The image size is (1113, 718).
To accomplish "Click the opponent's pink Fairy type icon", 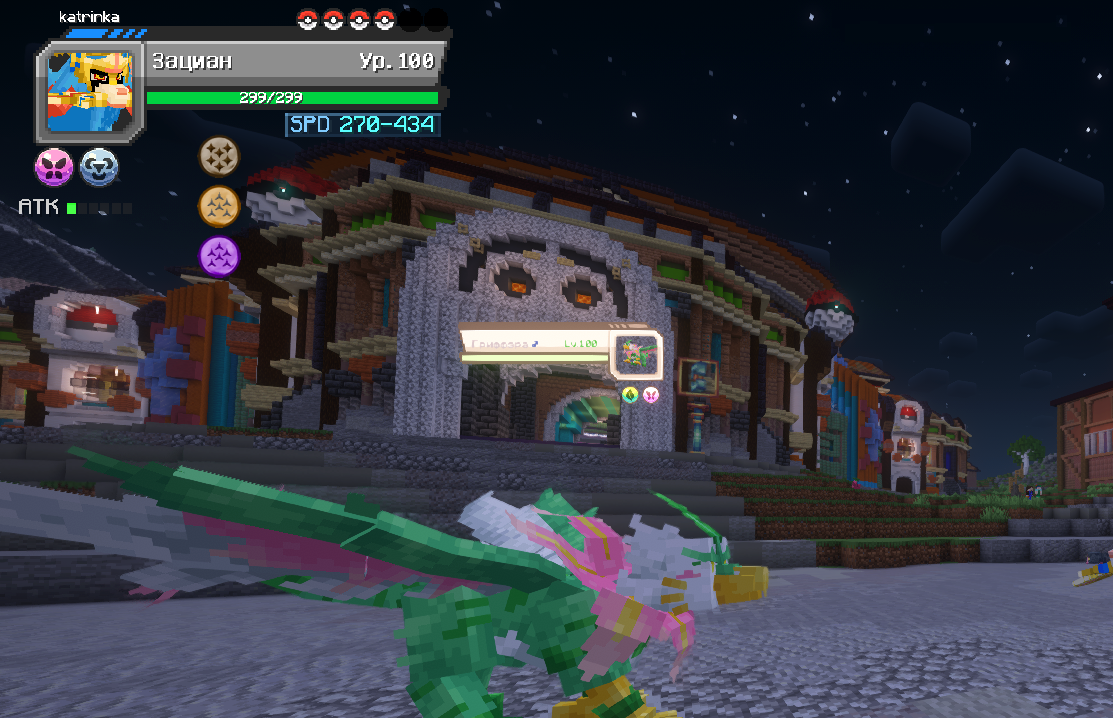I will [651, 395].
